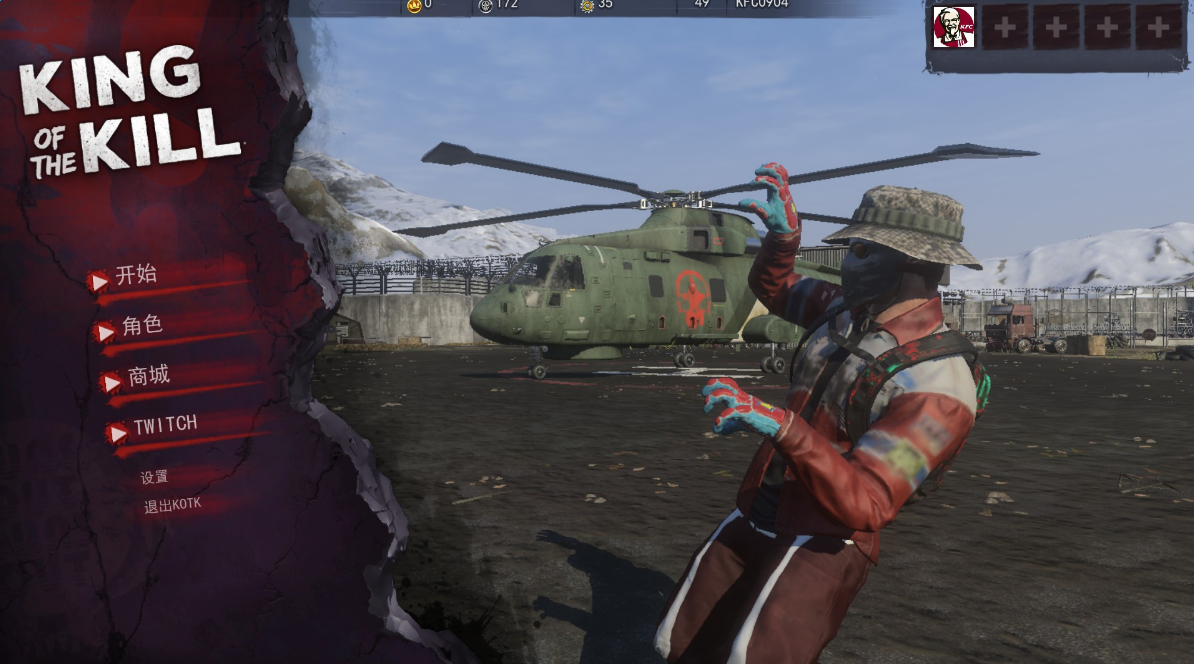Select the TWITCH menu entry
1194x664 pixels.
click(165, 426)
